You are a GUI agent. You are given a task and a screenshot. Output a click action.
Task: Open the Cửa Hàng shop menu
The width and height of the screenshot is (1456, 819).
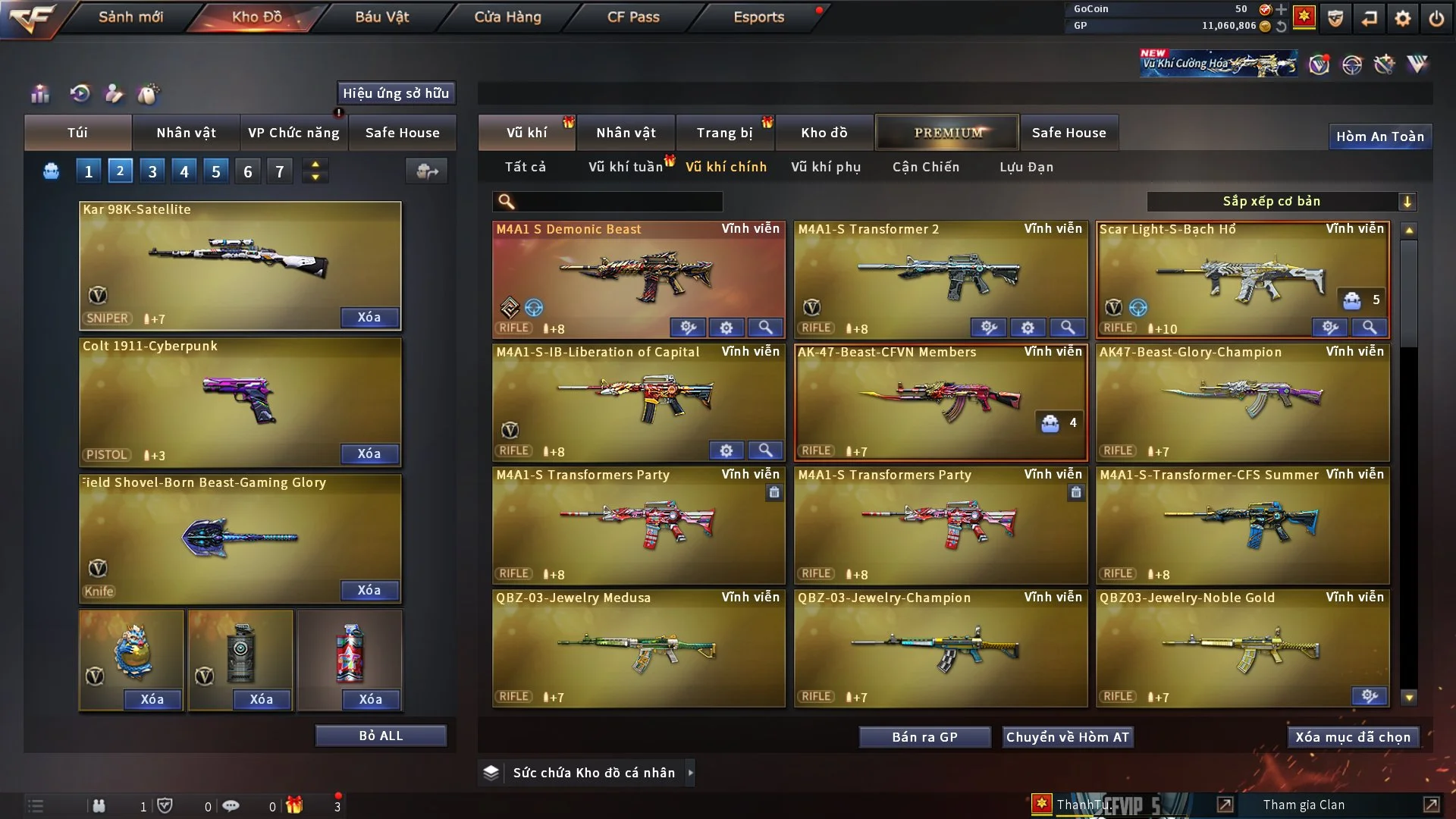(507, 17)
